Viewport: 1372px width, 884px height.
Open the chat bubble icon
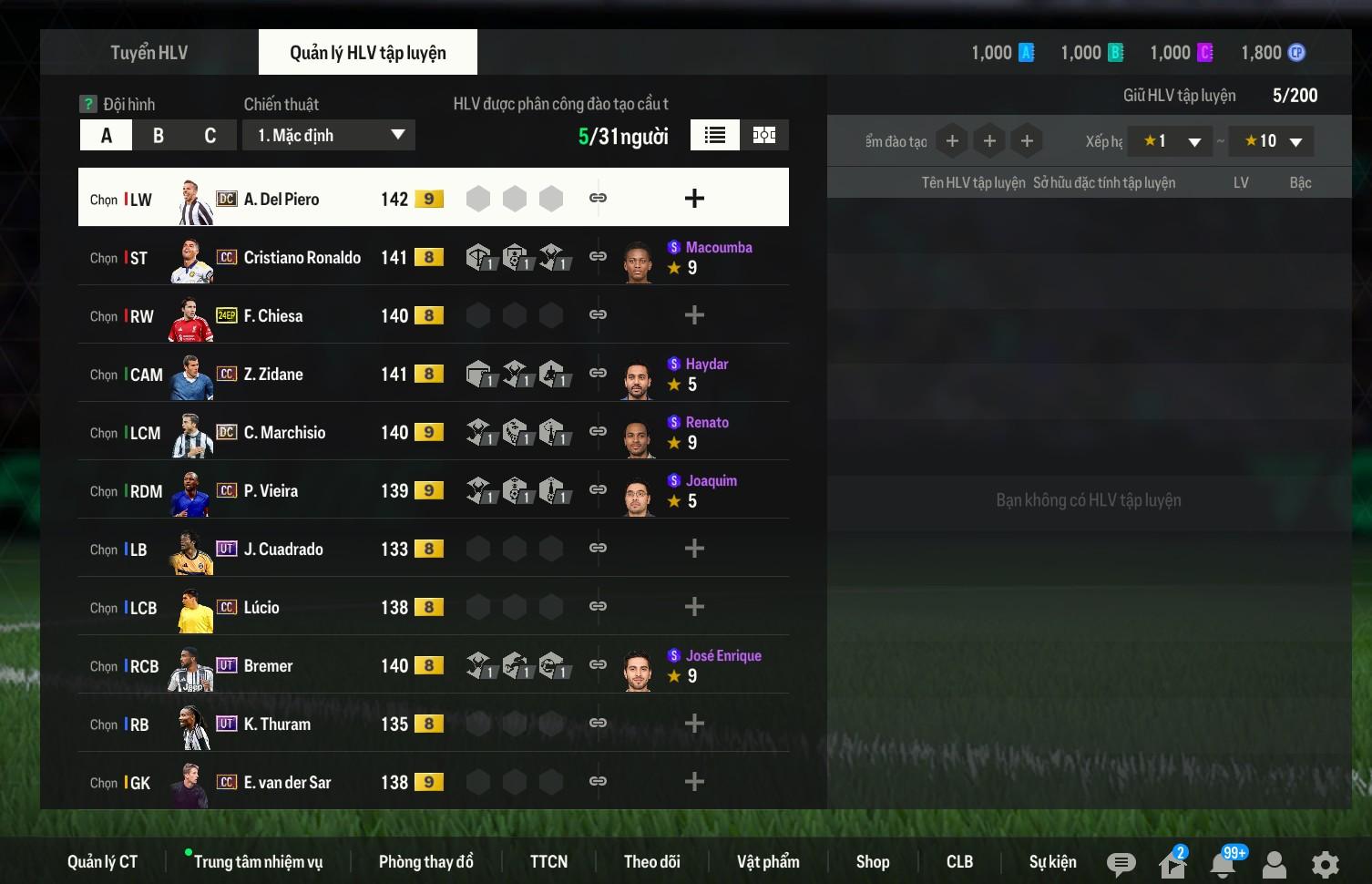[x=1121, y=863]
